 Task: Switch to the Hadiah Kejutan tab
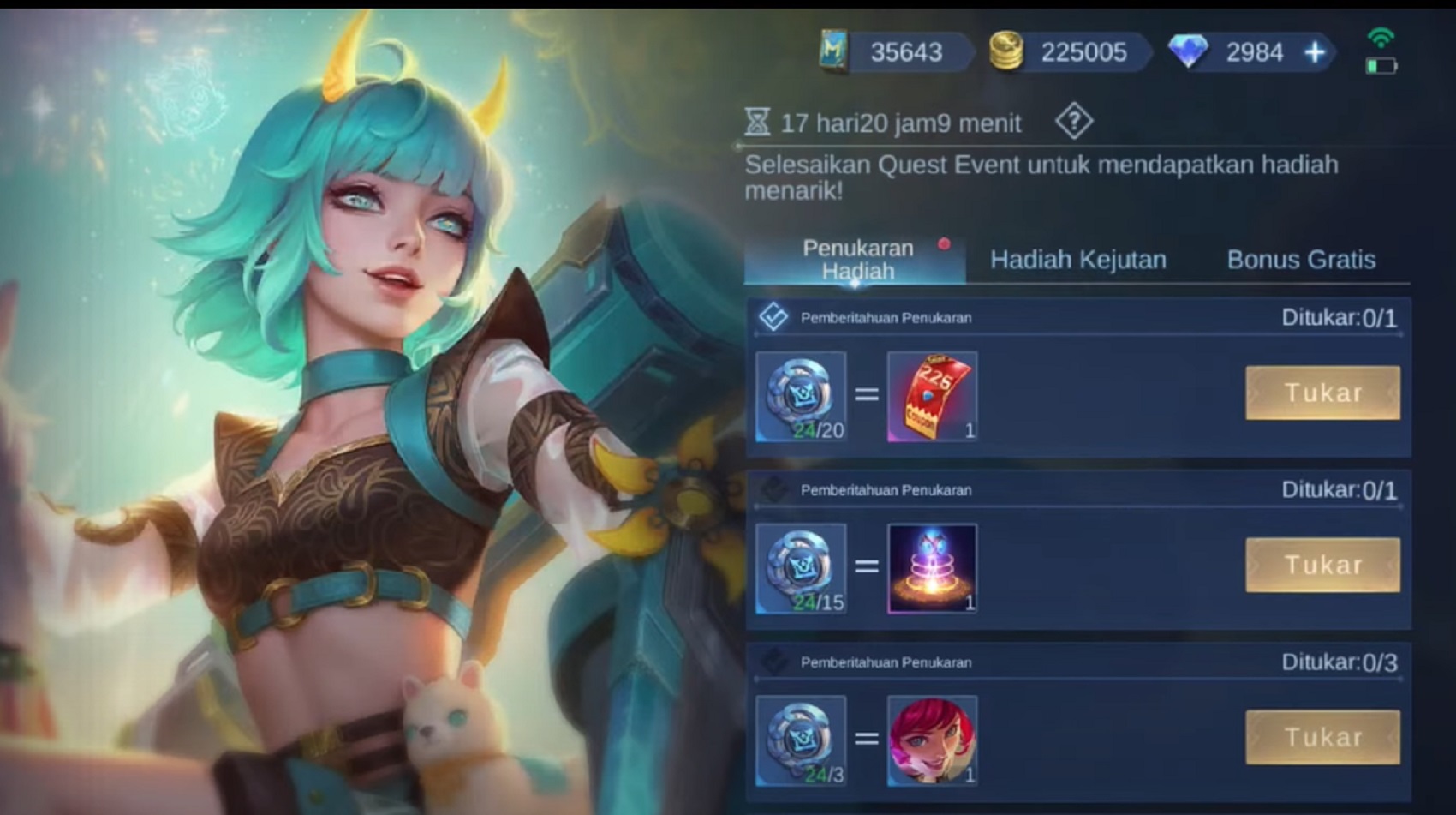point(1077,259)
